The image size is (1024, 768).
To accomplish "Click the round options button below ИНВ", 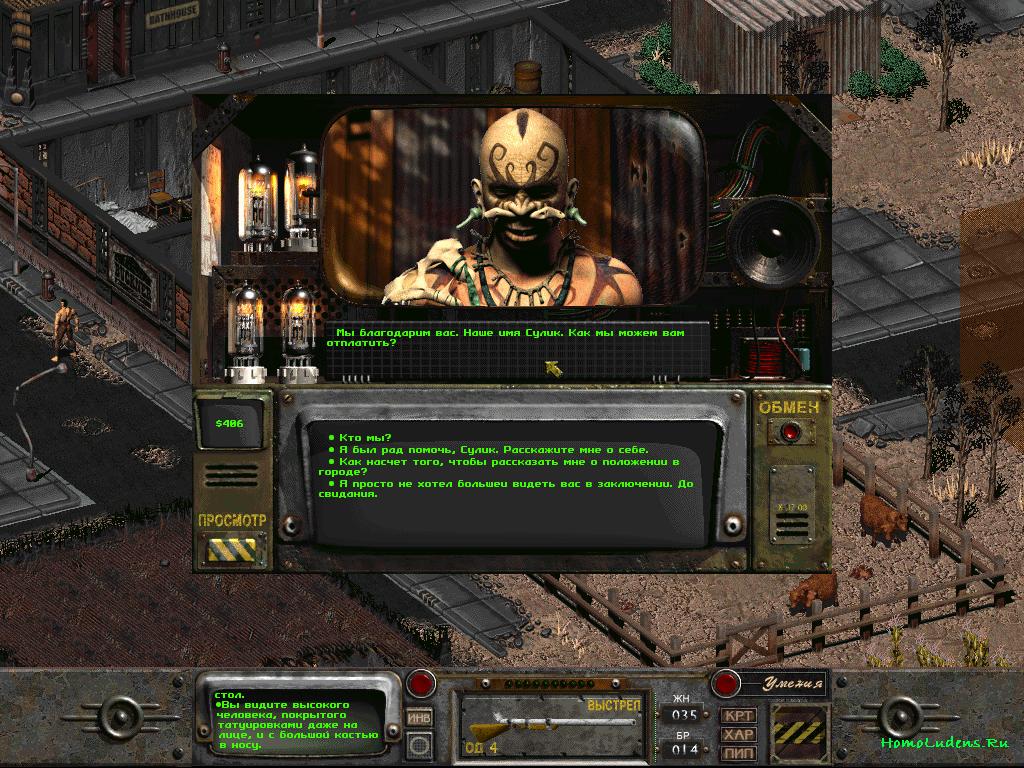I will (x=421, y=745).
